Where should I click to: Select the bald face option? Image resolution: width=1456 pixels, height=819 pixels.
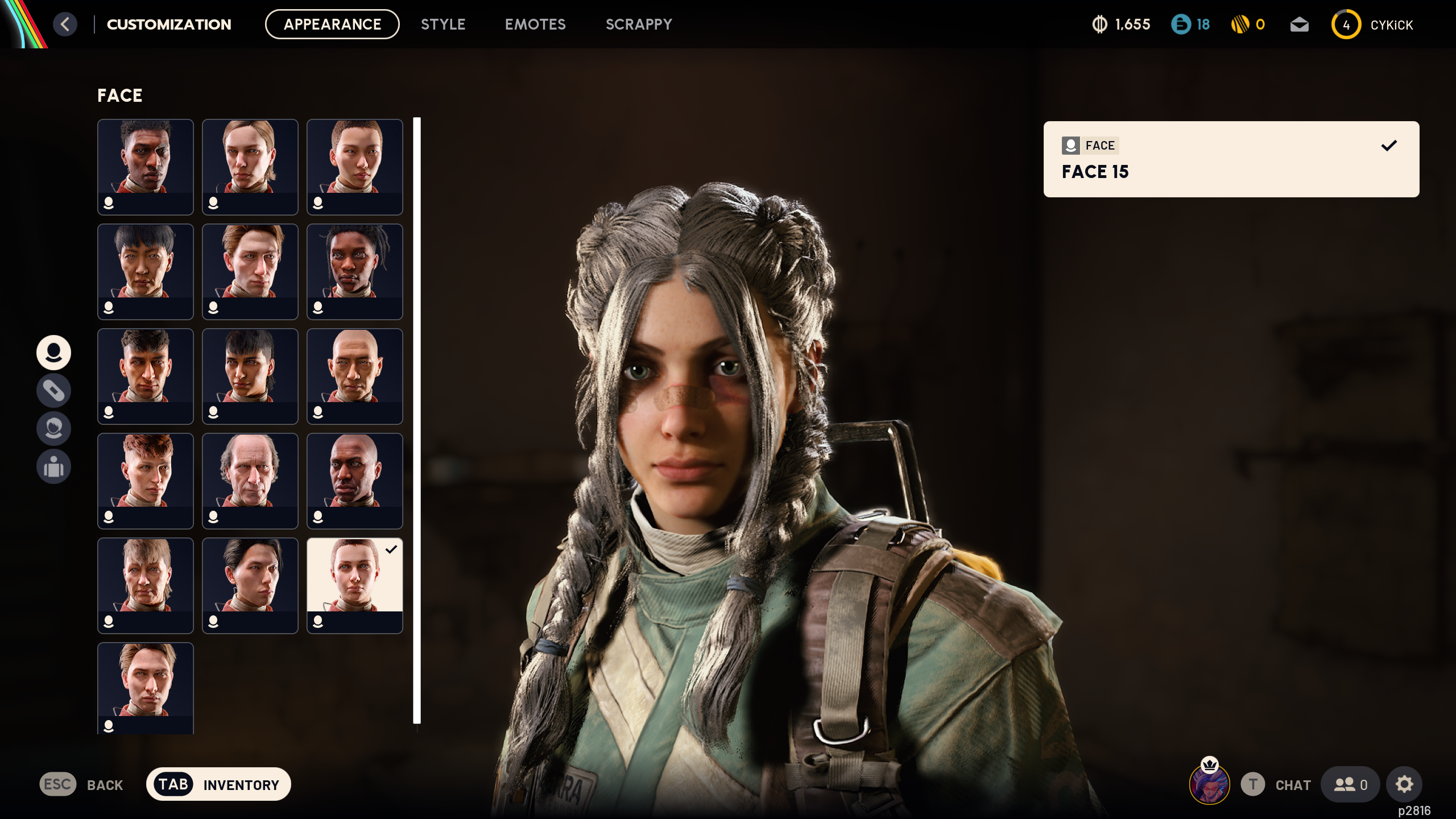pyautogui.click(x=354, y=377)
